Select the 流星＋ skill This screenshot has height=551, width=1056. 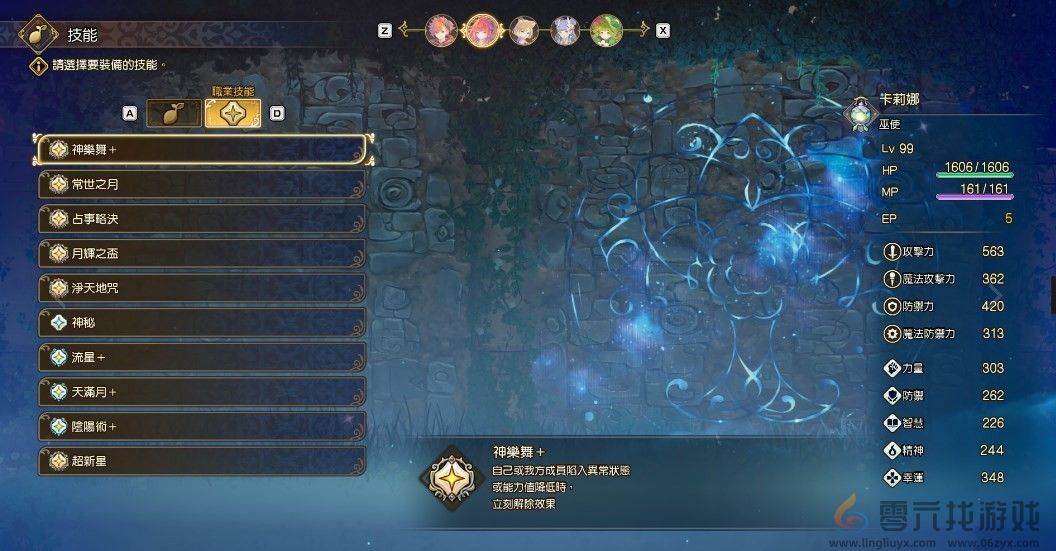pos(203,357)
